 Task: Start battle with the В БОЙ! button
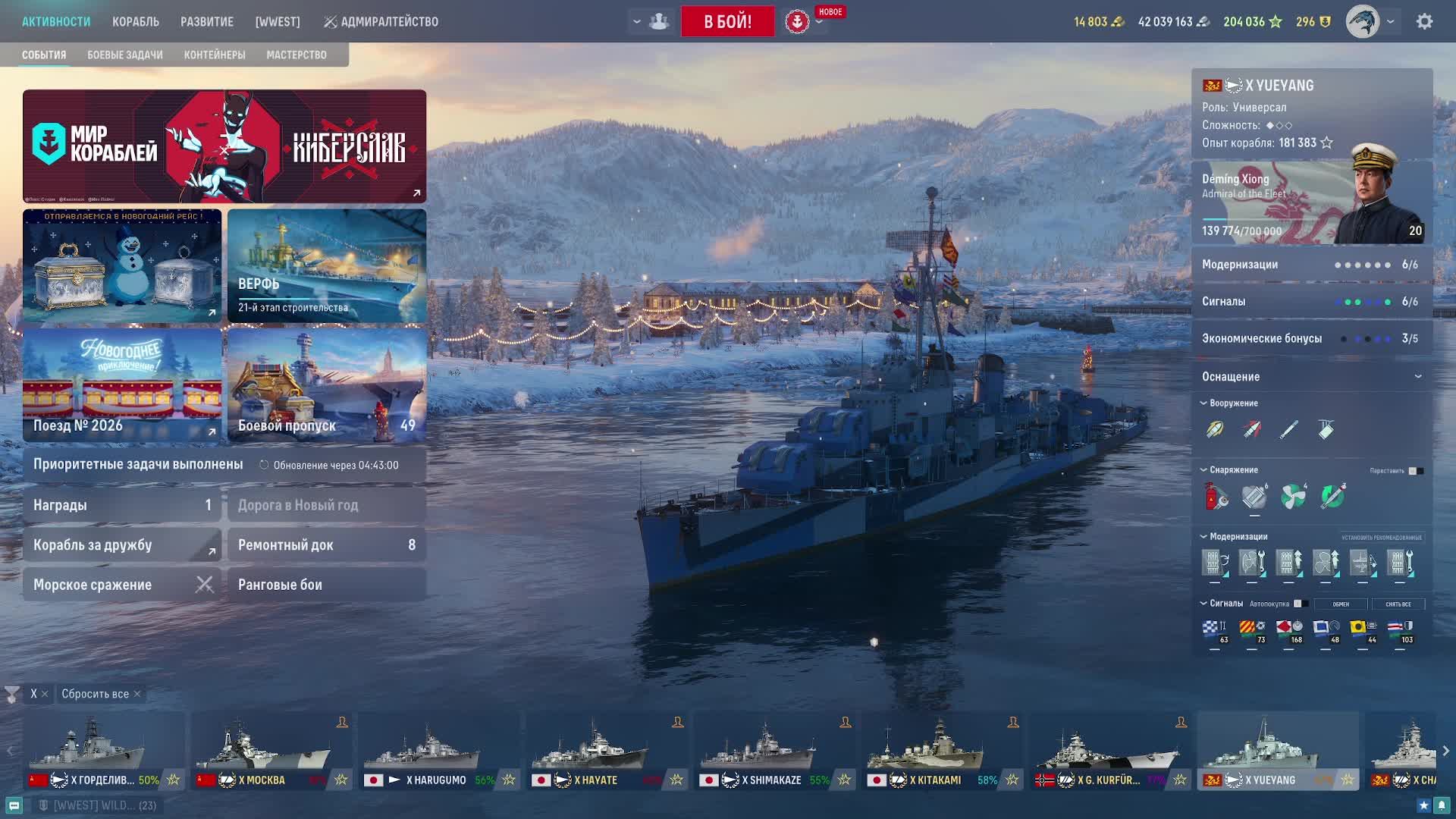point(727,21)
